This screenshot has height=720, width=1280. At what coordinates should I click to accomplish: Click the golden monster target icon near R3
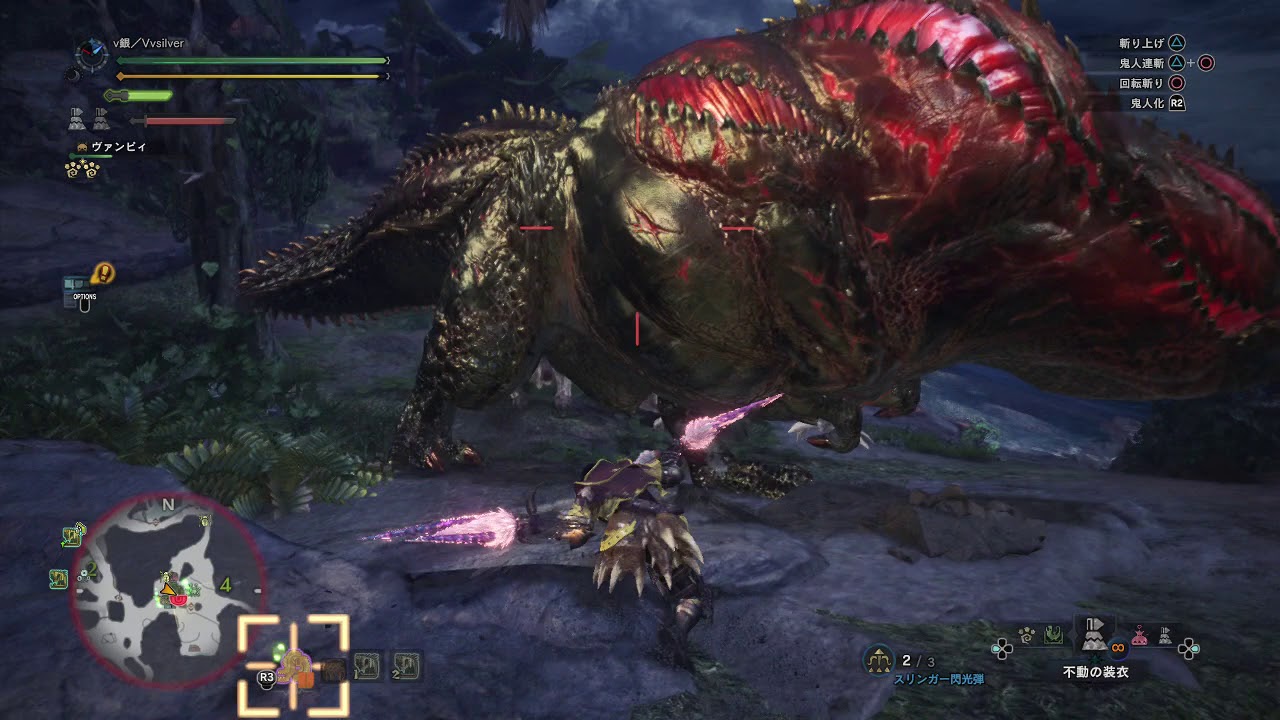(295, 667)
